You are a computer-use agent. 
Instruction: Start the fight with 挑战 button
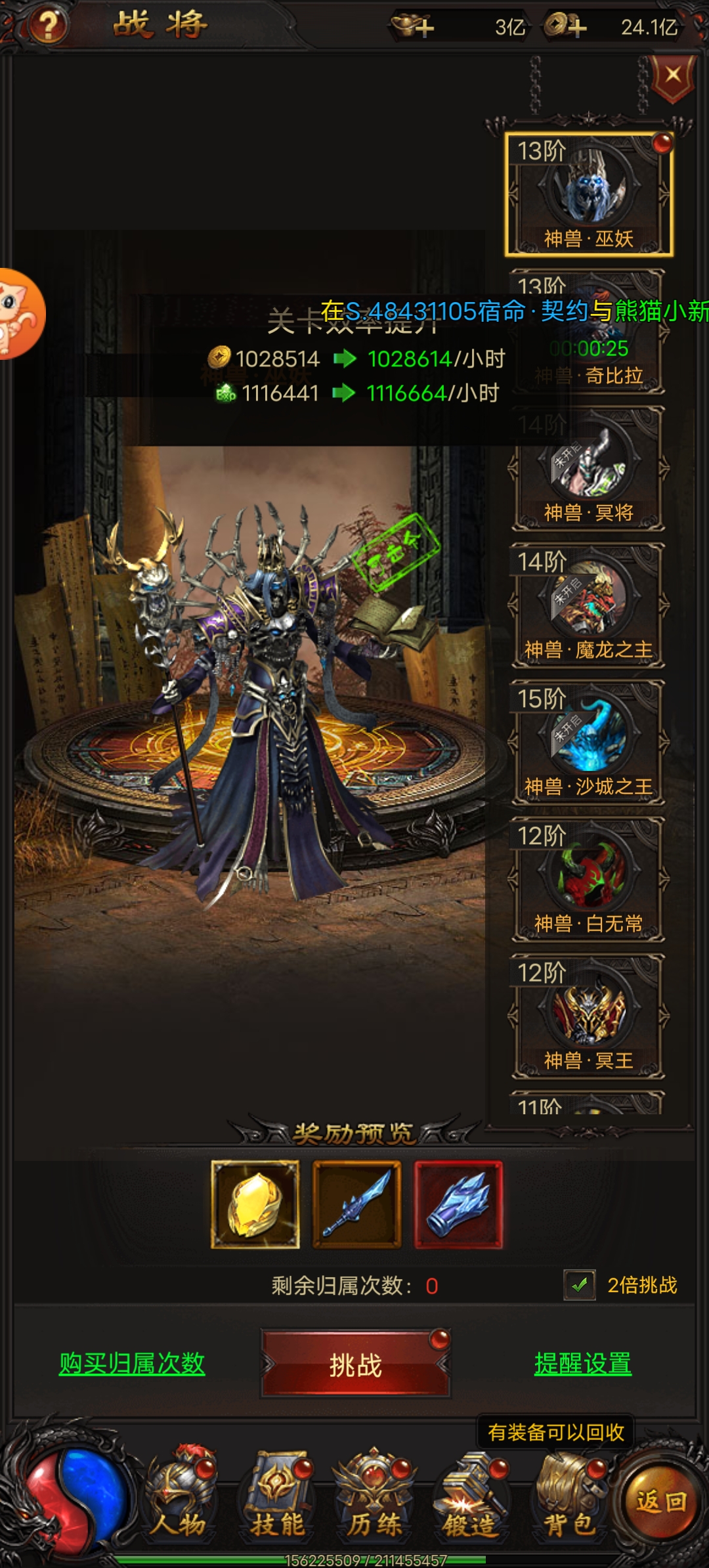pyautogui.click(x=355, y=1364)
